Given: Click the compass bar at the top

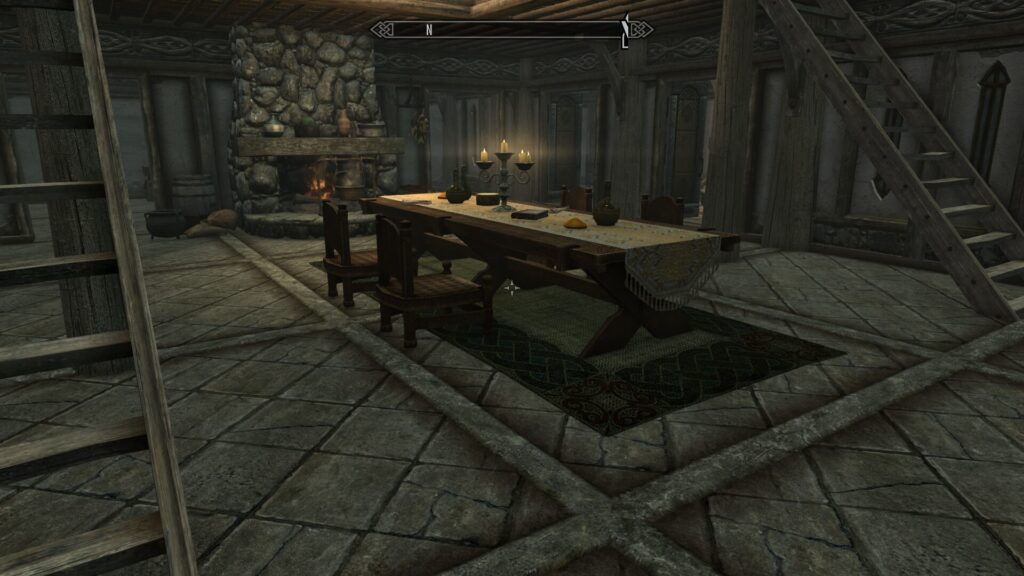Looking at the screenshot, I should point(512,30).
